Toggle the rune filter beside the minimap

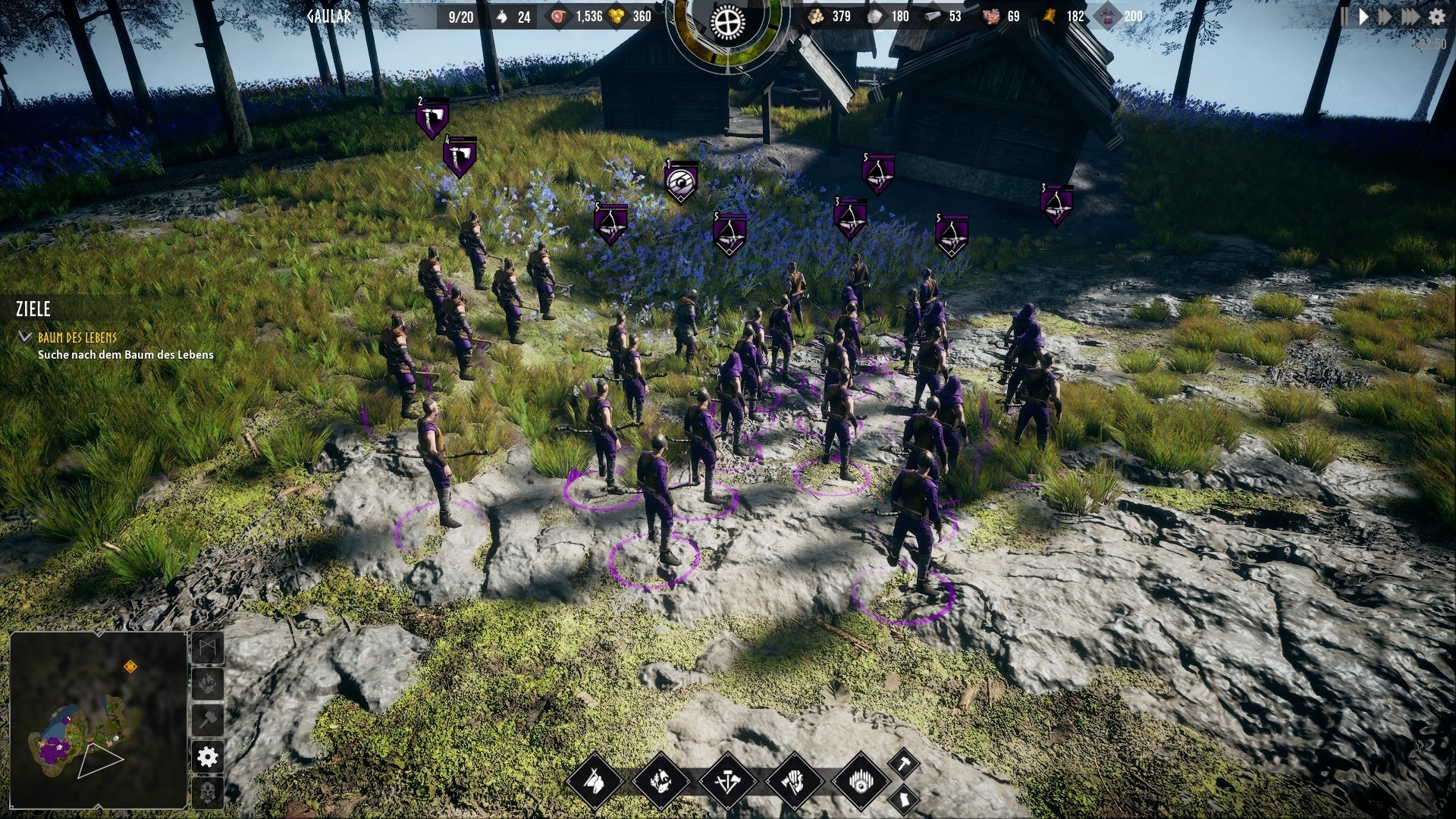[x=208, y=648]
